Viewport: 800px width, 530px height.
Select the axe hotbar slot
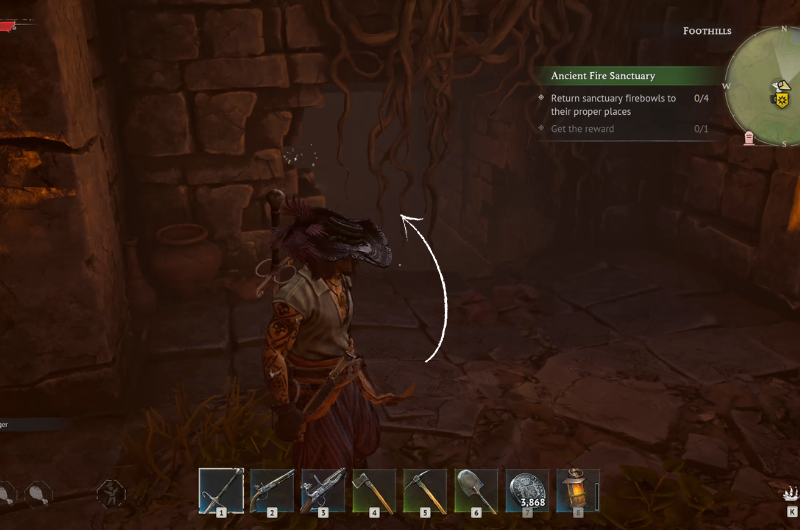pyautogui.click(x=374, y=490)
